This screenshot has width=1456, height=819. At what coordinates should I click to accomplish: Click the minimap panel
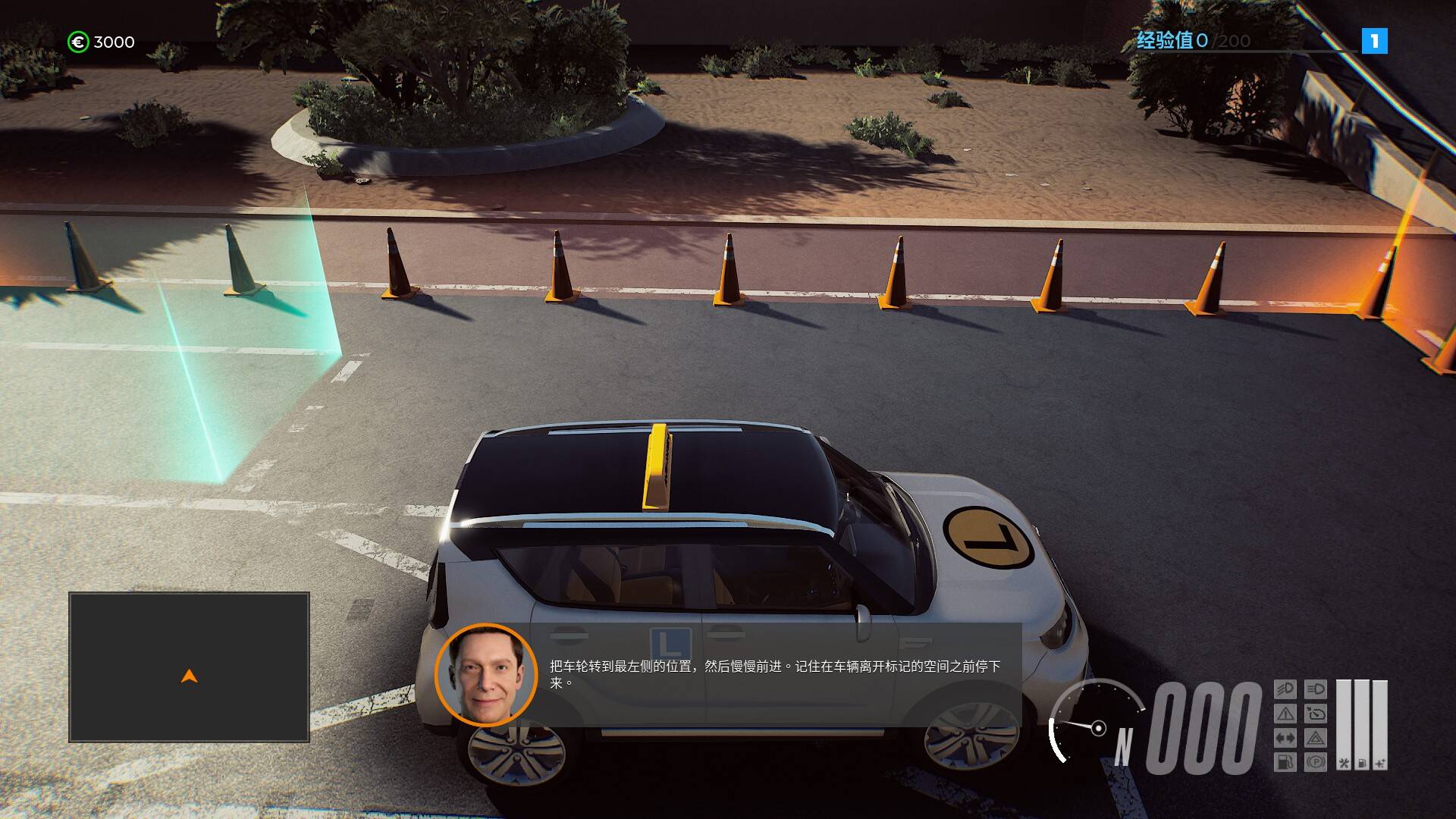click(189, 667)
